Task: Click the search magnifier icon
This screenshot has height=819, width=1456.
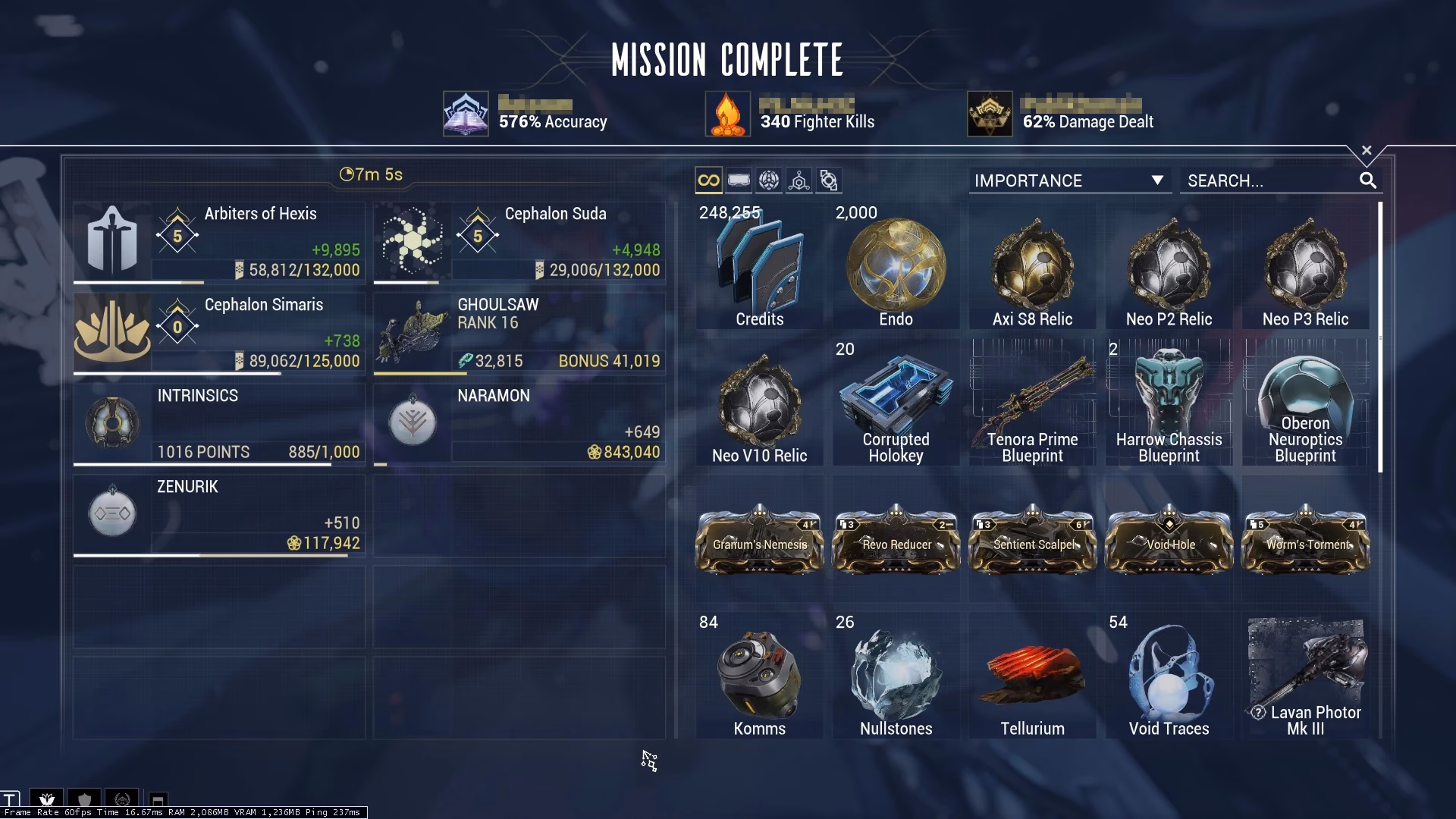Action: pos(1369,180)
